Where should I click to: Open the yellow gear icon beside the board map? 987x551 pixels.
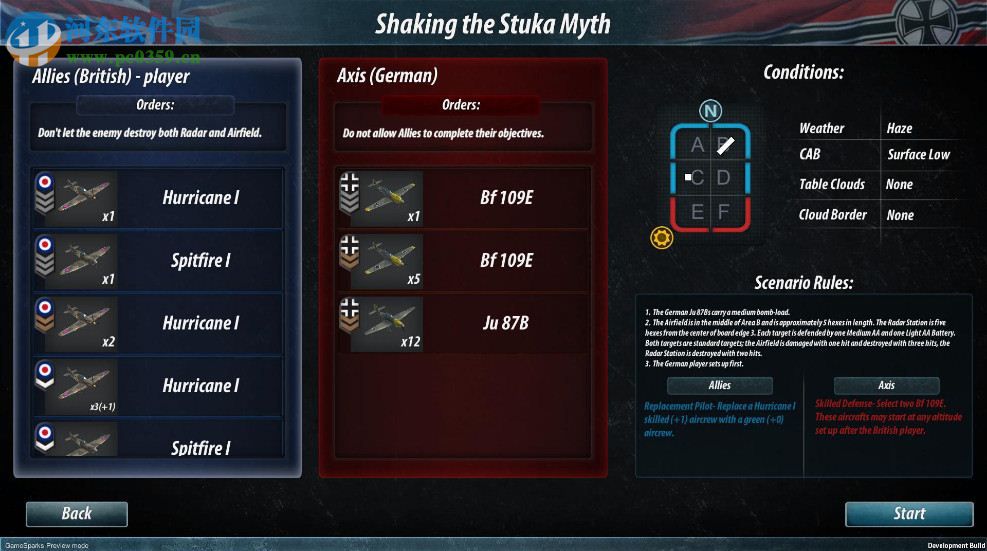(660, 238)
